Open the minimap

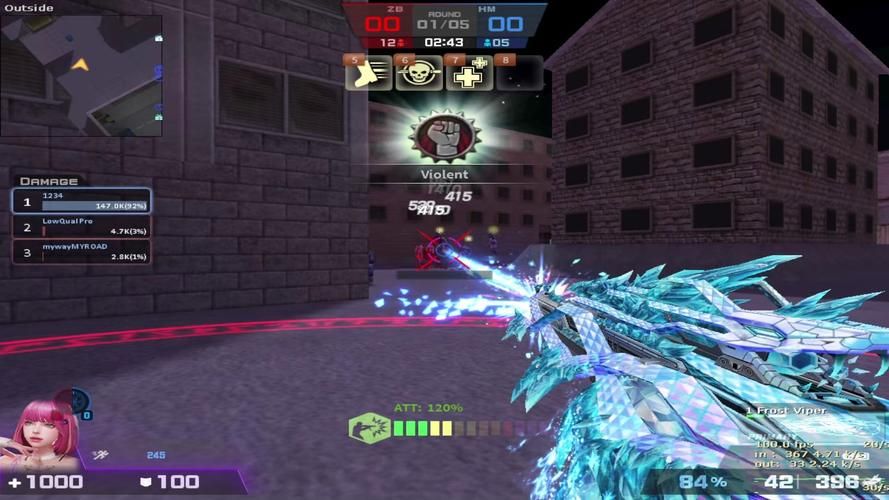(82, 75)
